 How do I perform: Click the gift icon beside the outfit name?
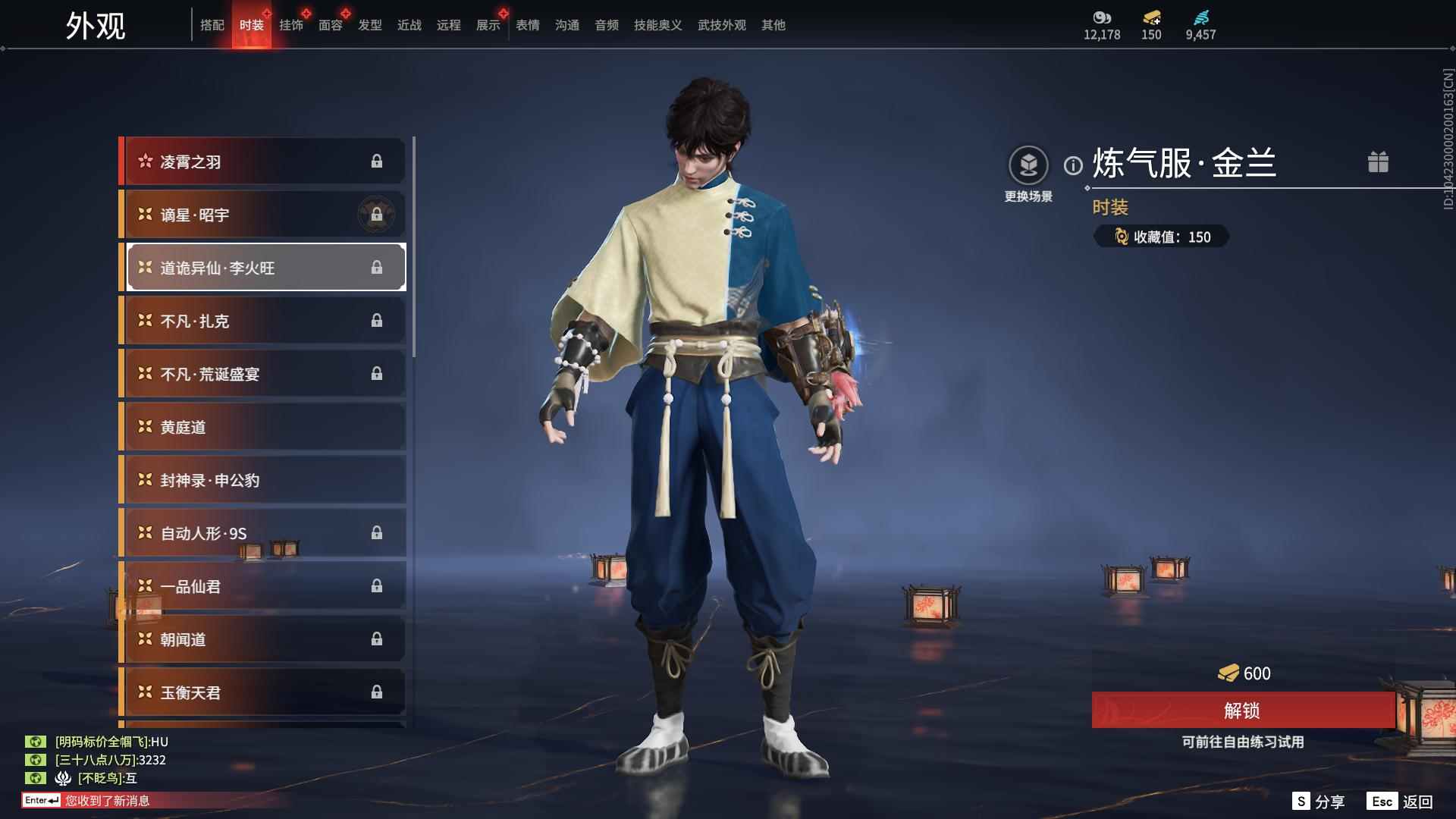pyautogui.click(x=1378, y=162)
